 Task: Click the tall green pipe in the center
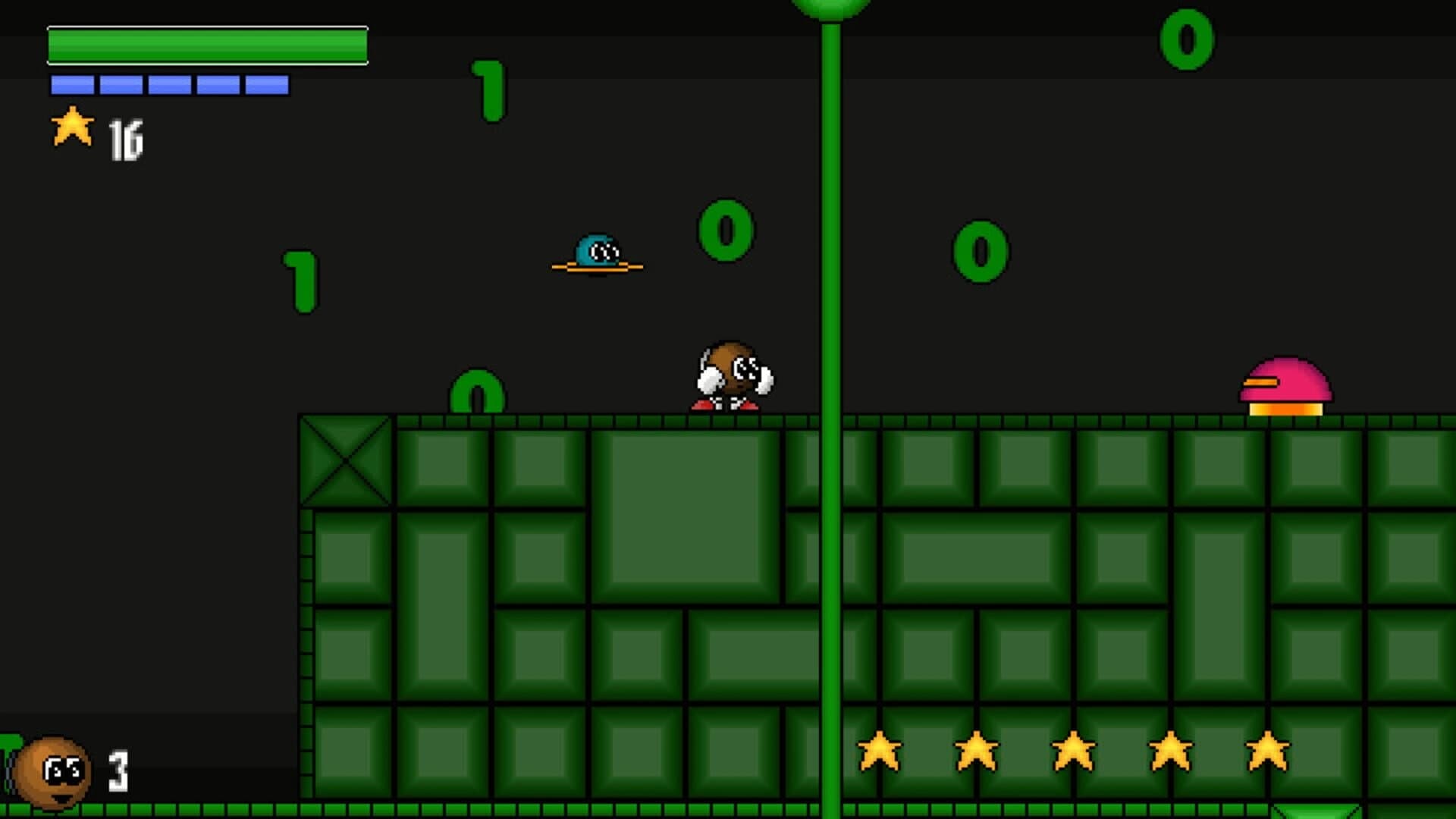coord(833,227)
